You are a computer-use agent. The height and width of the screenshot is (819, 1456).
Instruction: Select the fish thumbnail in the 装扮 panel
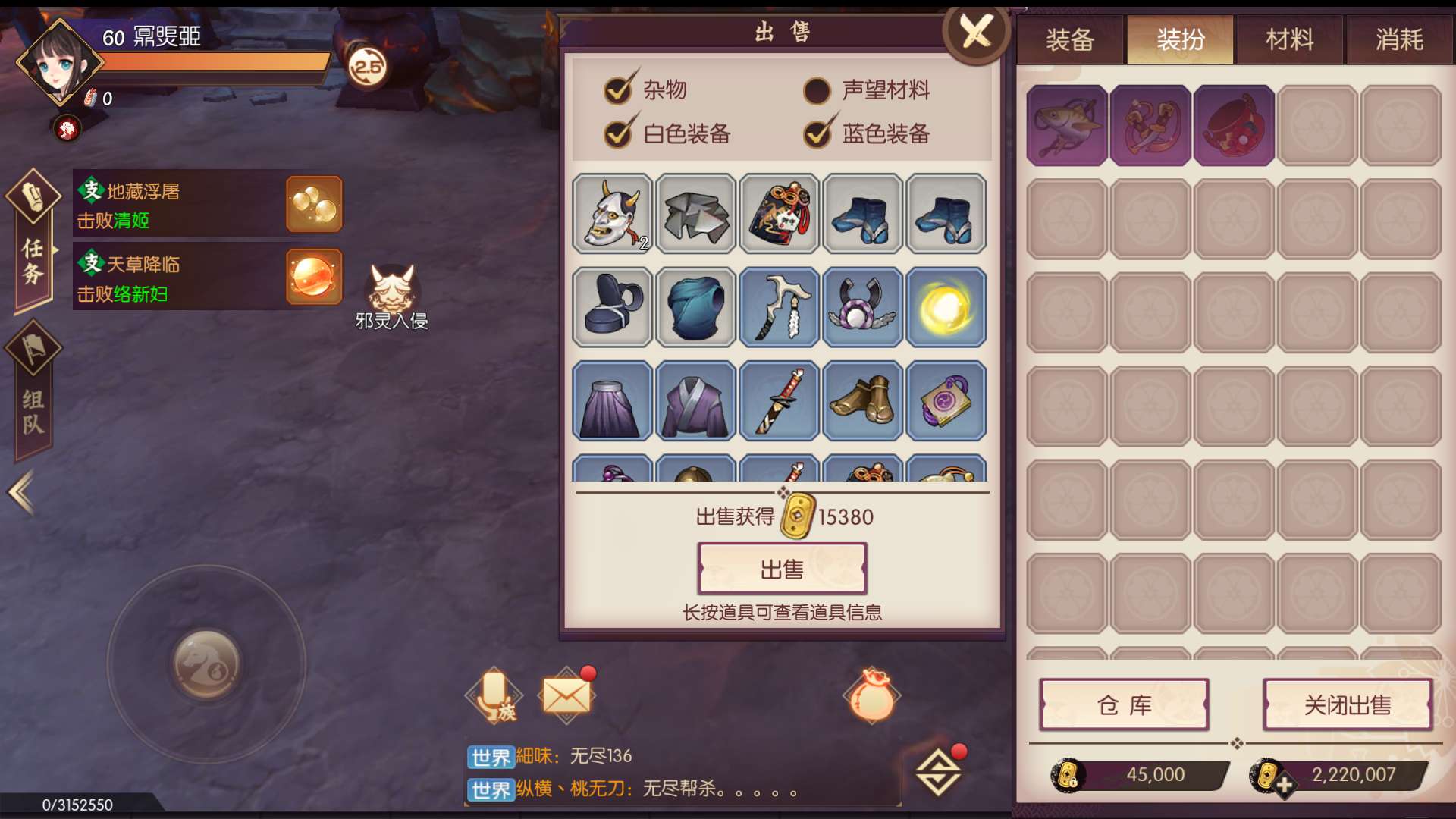pyautogui.click(x=1067, y=124)
